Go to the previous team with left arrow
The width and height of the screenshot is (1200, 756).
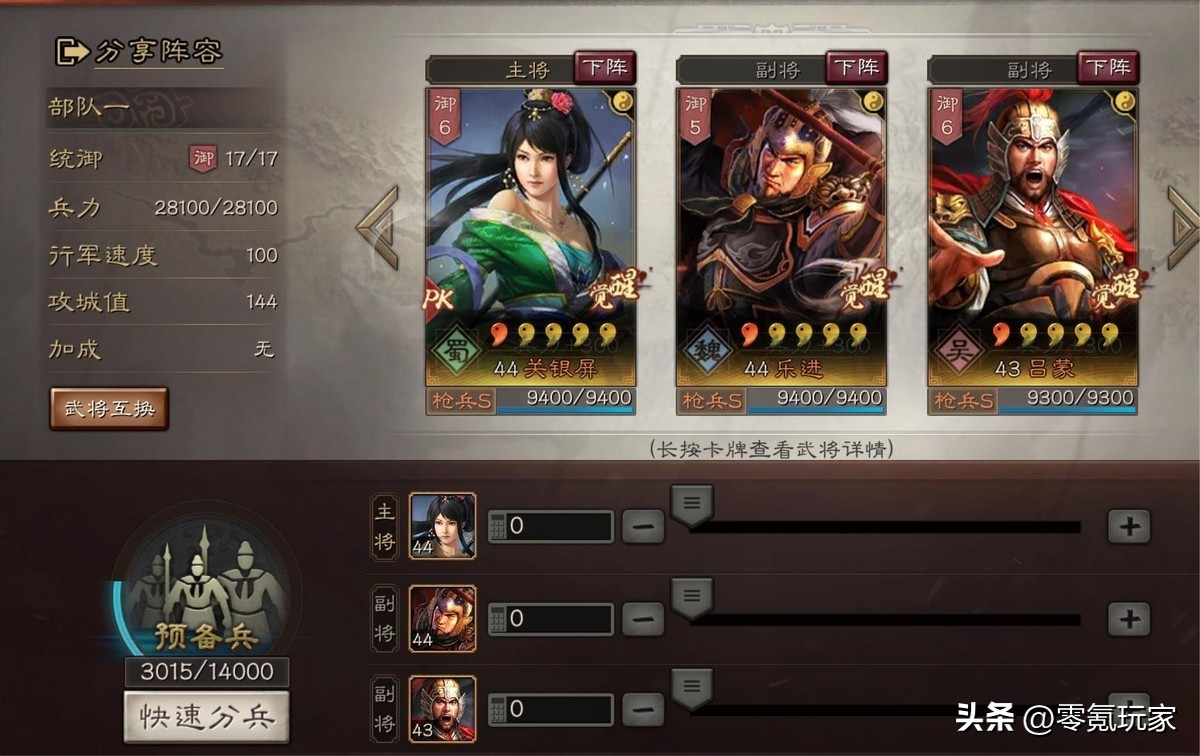[x=377, y=227]
